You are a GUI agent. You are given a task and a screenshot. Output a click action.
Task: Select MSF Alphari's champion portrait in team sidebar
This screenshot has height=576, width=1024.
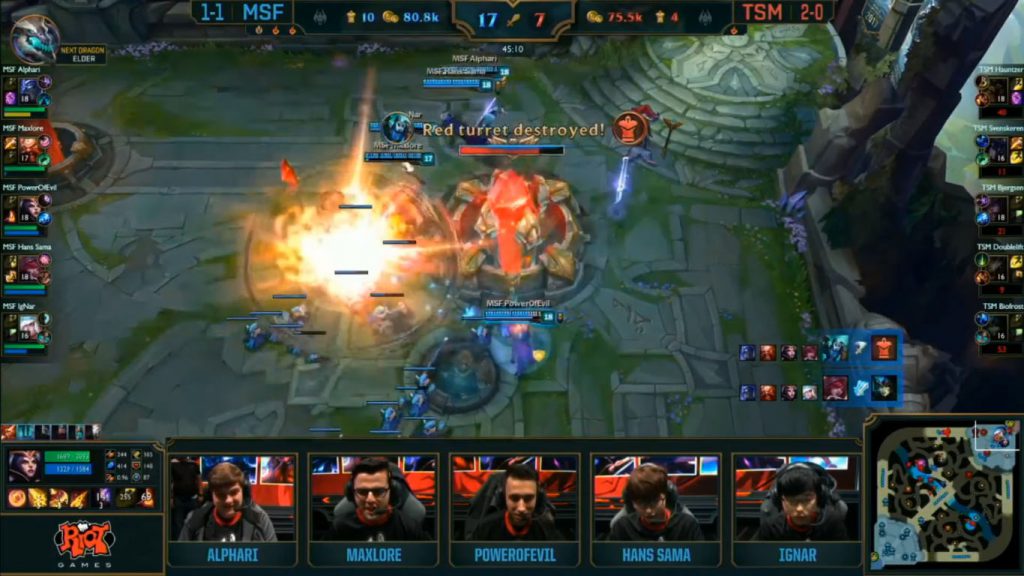[30, 90]
